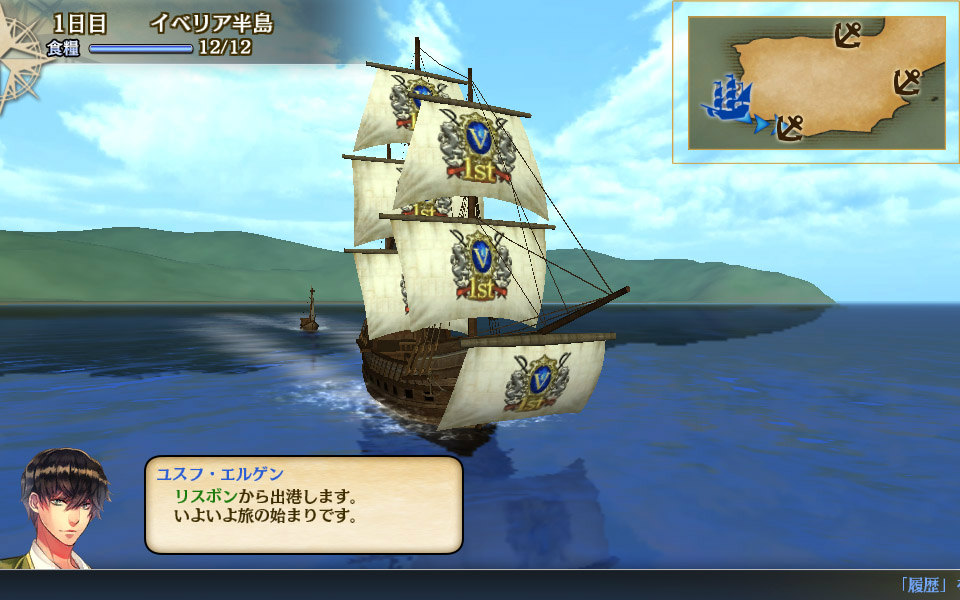The image size is (960, 600).
Task: Select the anchor port marker beside the blue arrow
Action: point(791,127)
